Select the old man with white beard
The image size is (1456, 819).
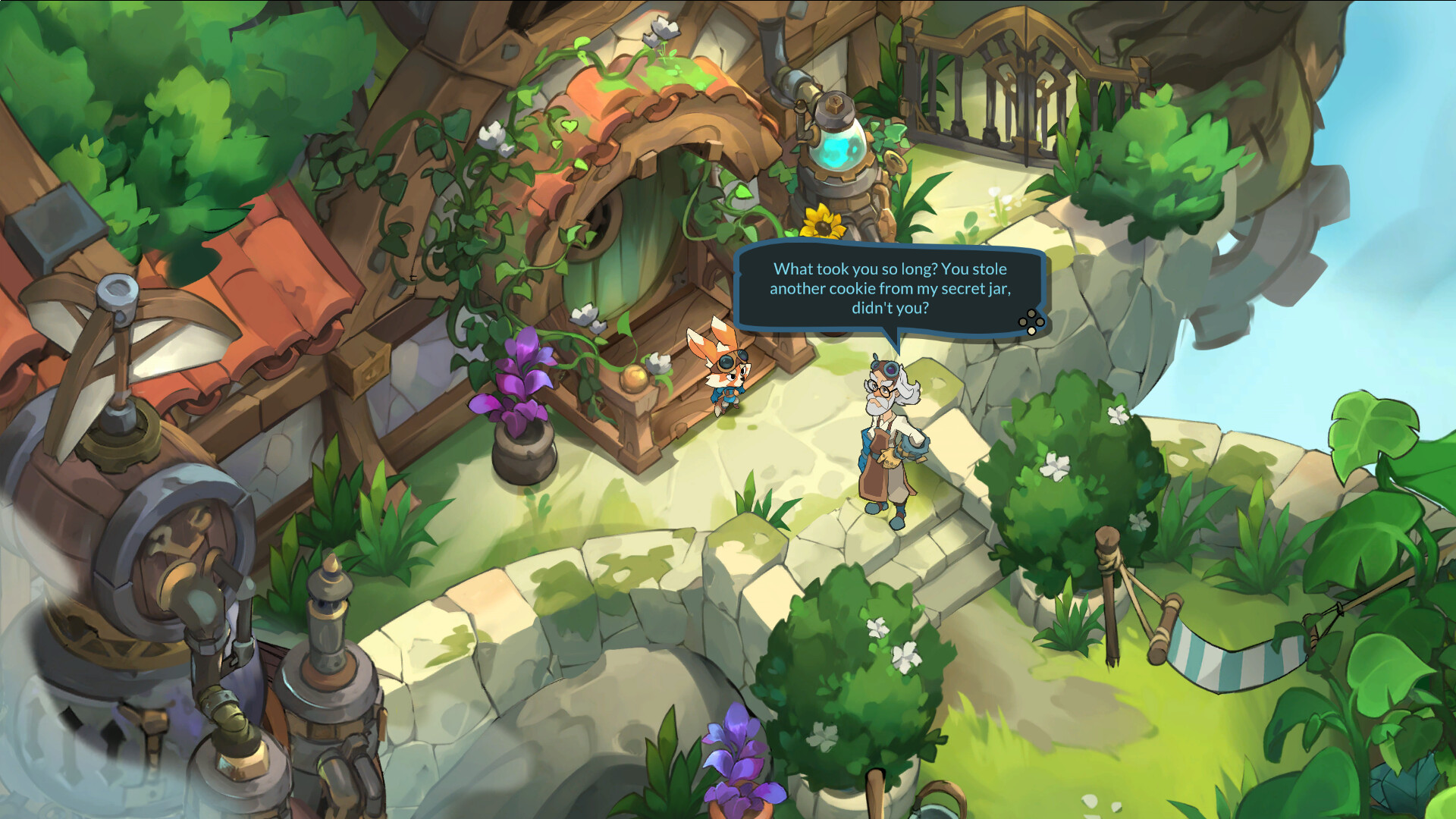(x=886, y=432)
